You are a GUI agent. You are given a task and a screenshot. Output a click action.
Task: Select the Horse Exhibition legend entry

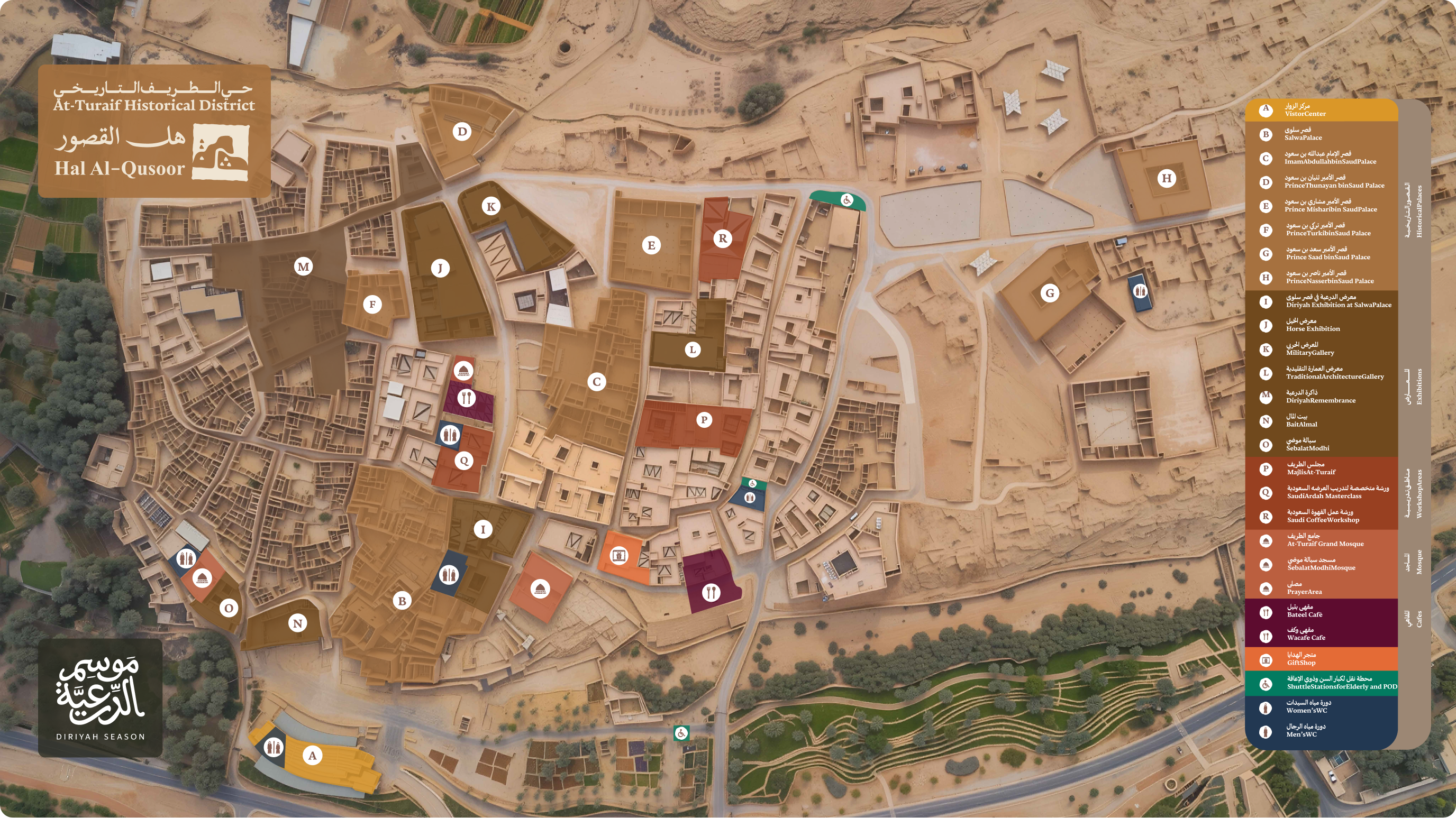point(1313,325)
